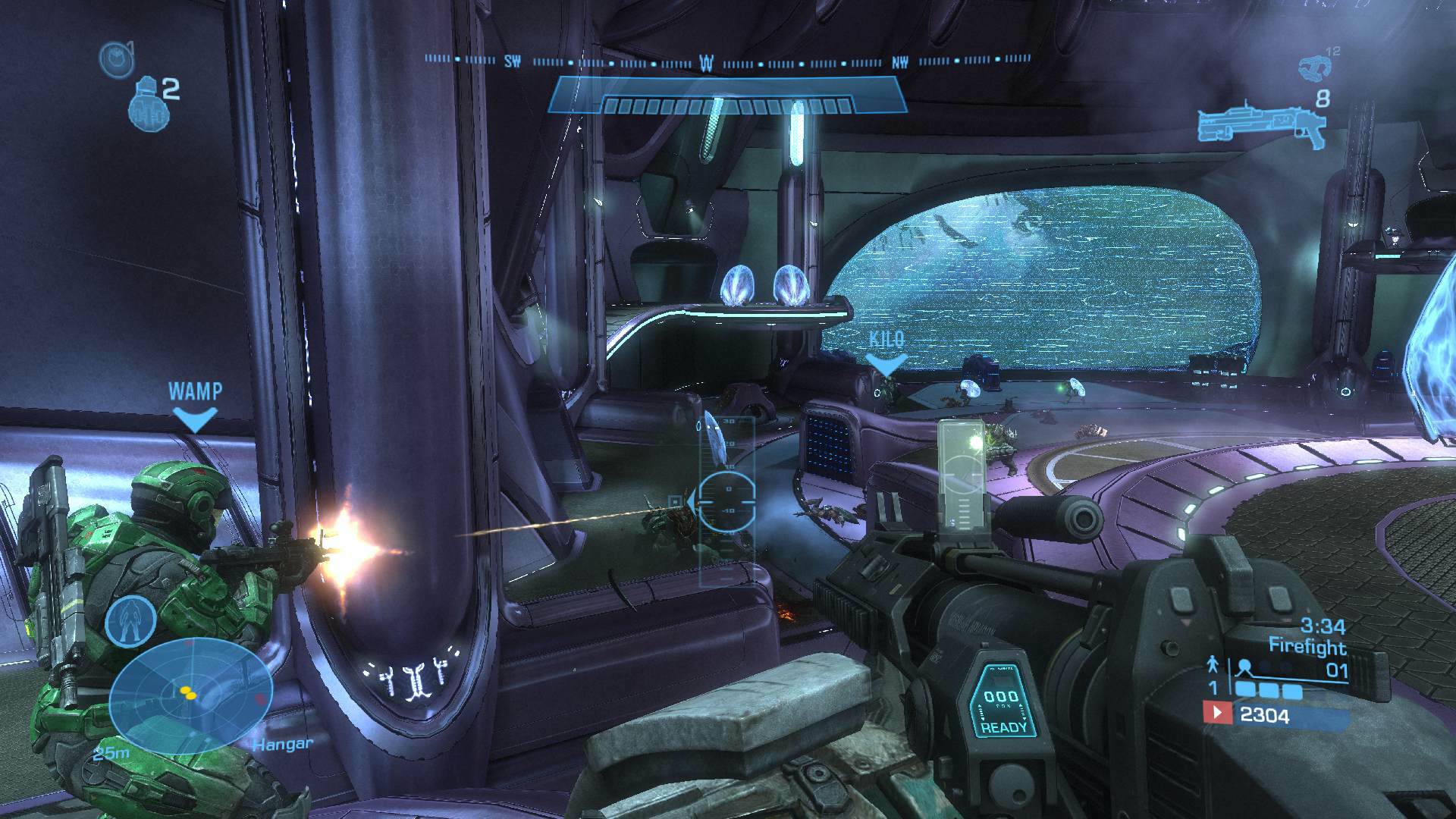
Task: Click the enemy wave progress icon
Action: point(1244,666)
